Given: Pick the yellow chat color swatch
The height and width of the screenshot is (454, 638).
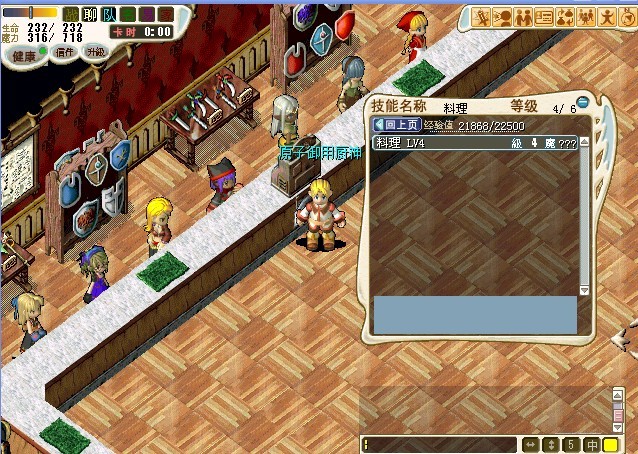Looking at the screenshot, I should 609,444.
